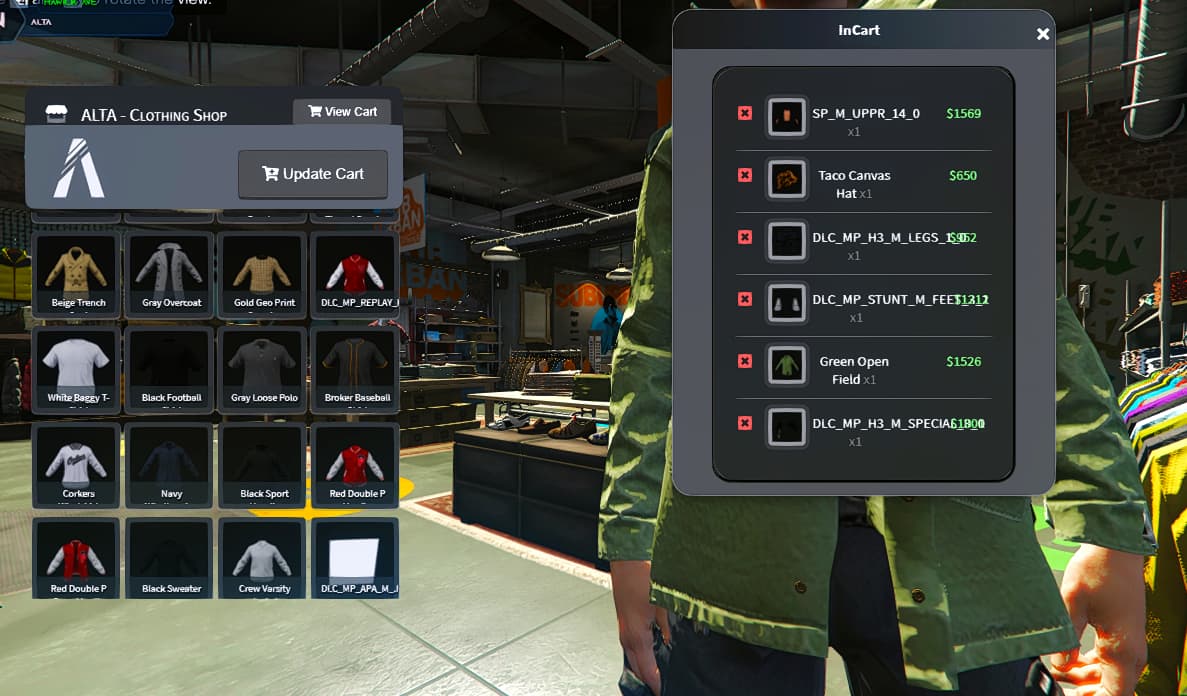Remove SP_M_UPPR_14_0 from the cart
Viewport: 1187px width, 696px height.
pyautogui.click(x=745, y=114)
